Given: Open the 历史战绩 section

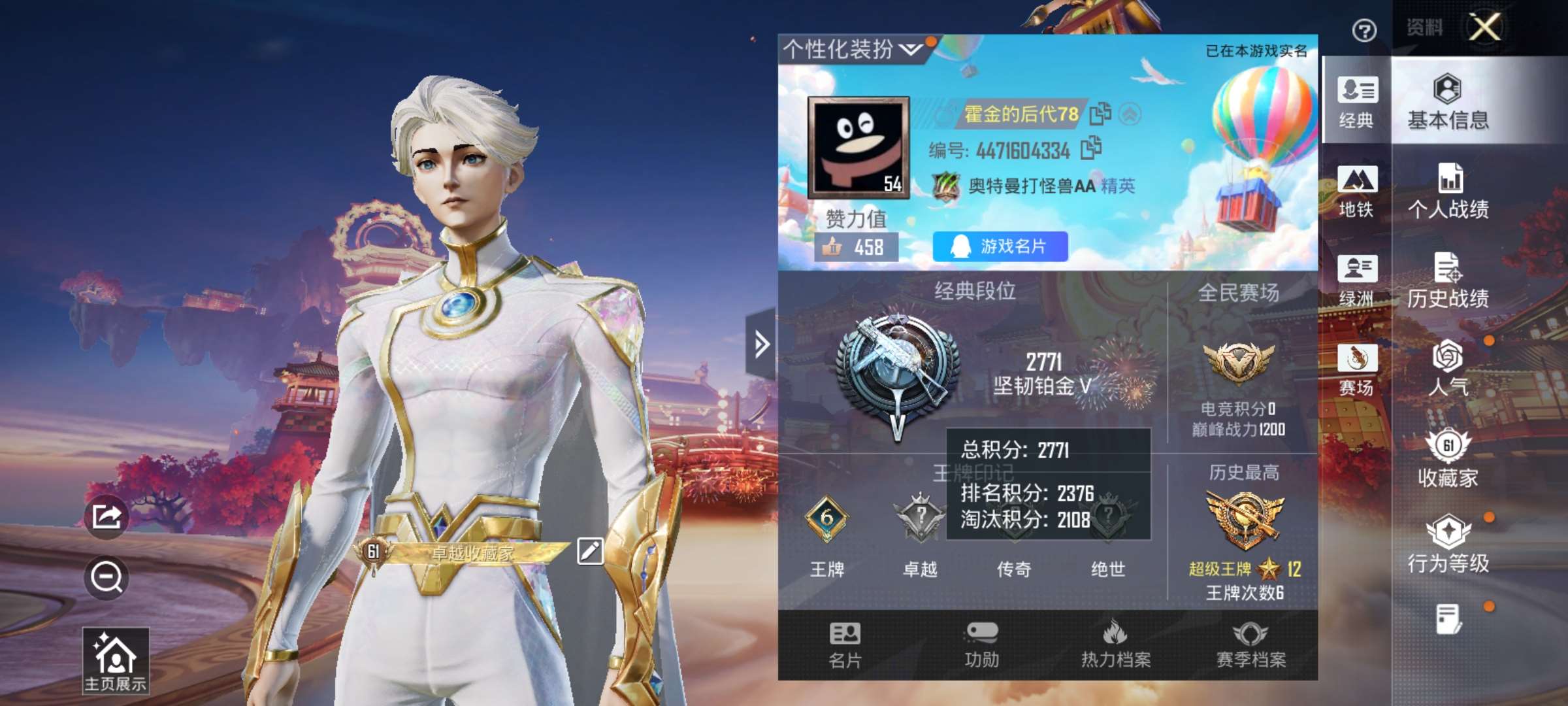Looking at the screenshot, I should 1448,280.
